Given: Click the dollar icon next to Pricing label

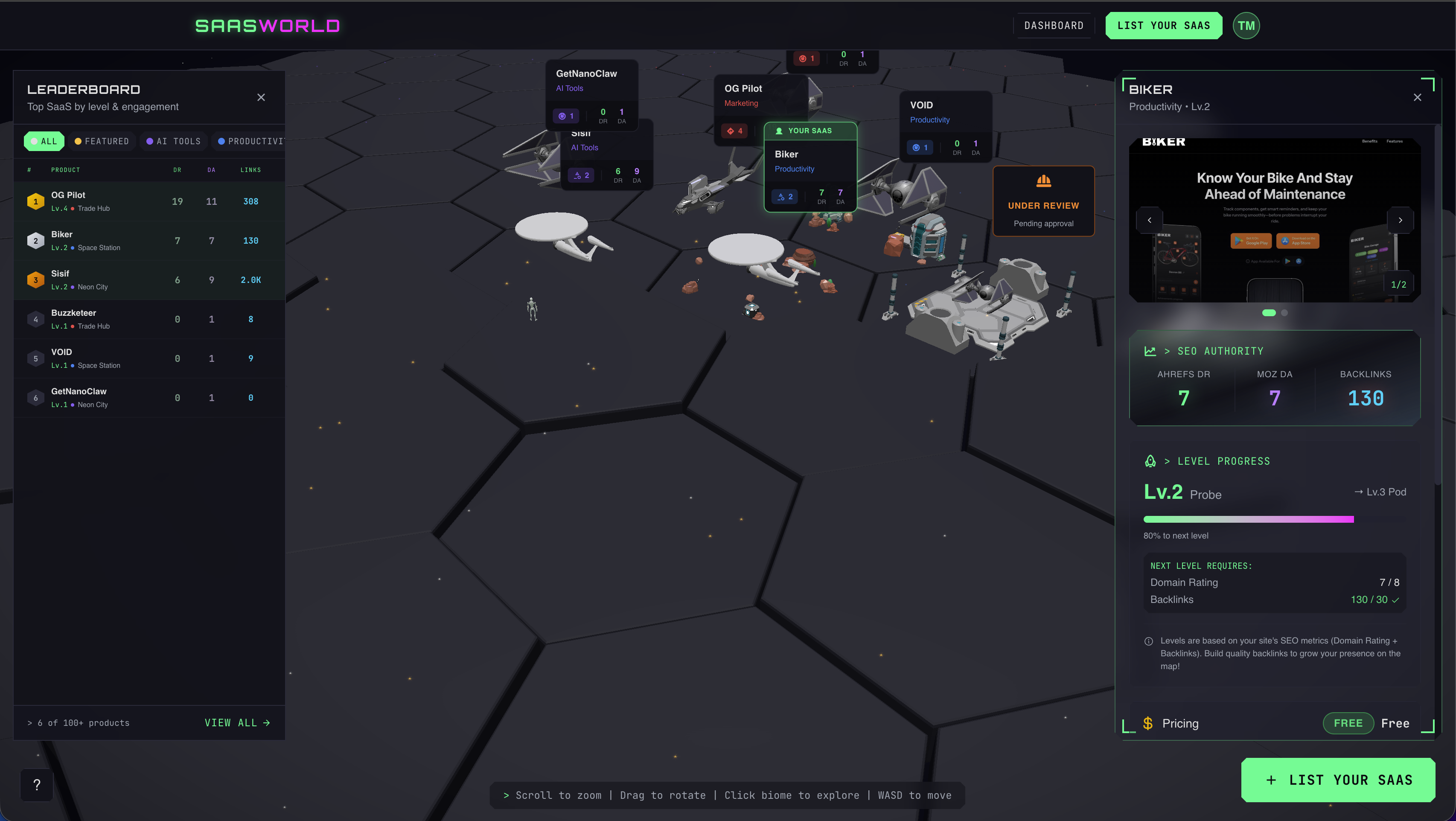Looking at the screenshot, I should 1148,723.
